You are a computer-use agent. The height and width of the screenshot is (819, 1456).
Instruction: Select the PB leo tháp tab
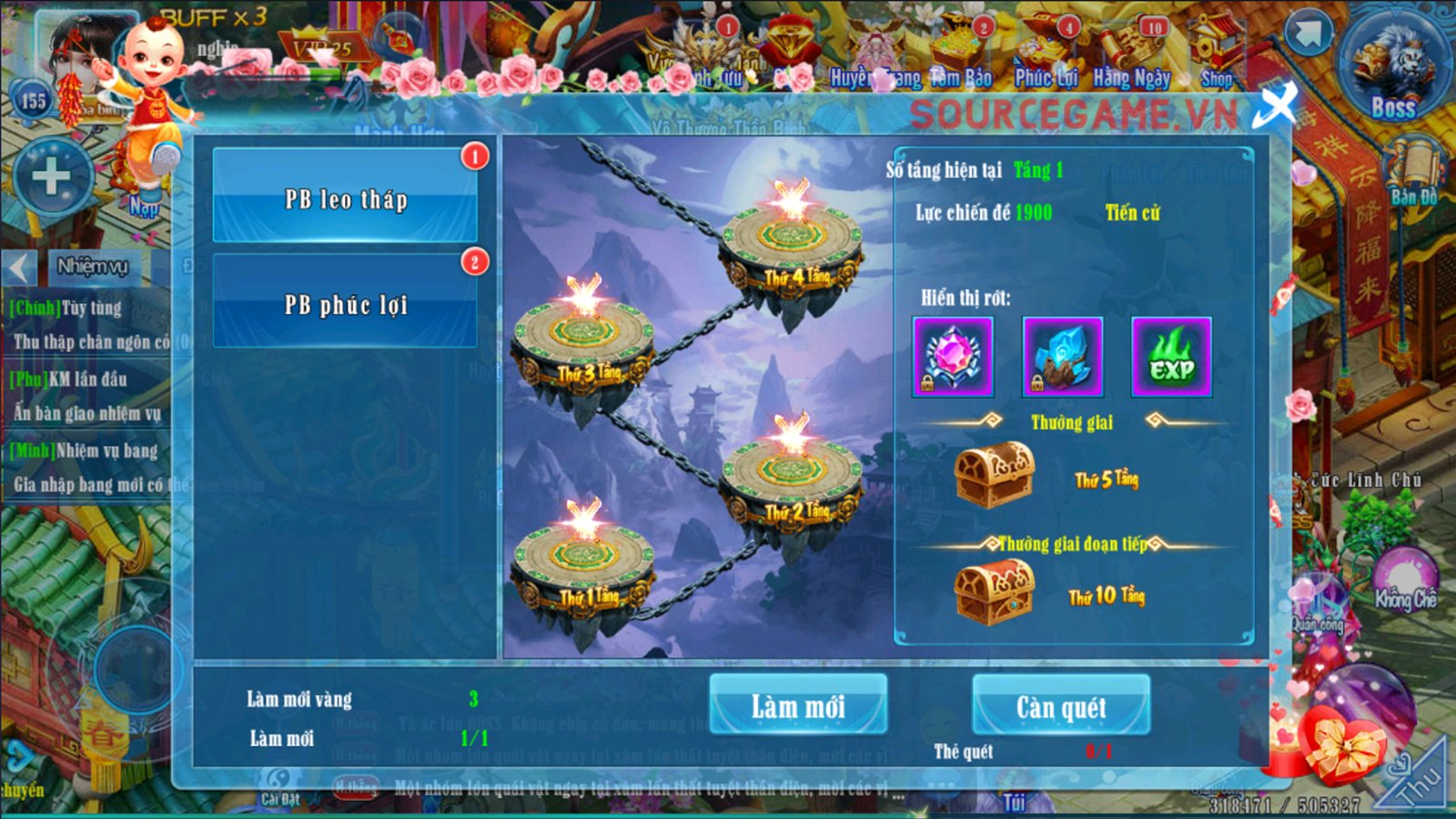coord(345,197)
